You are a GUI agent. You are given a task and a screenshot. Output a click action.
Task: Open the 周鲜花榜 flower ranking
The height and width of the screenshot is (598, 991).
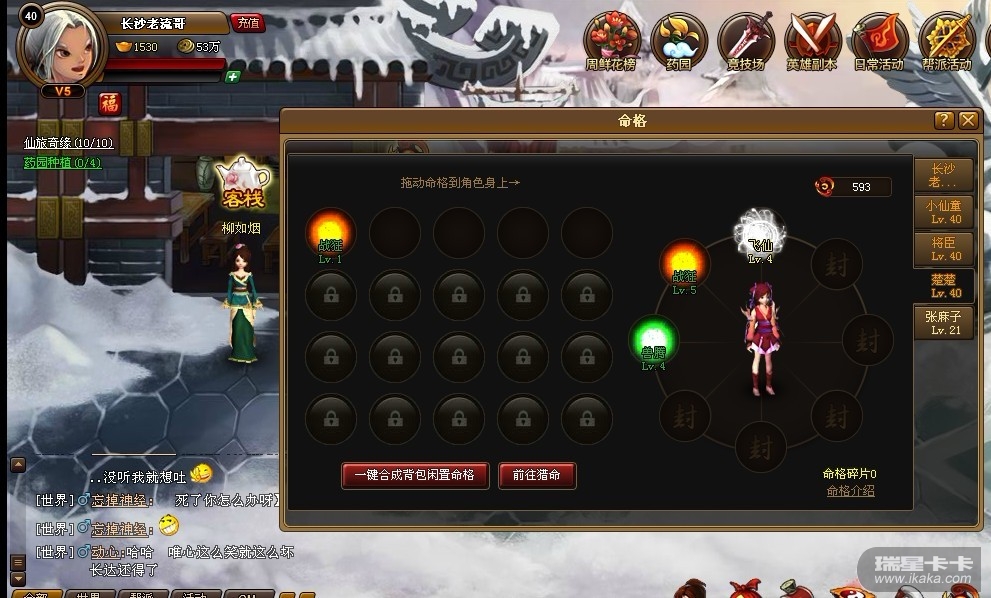point(610,42)
